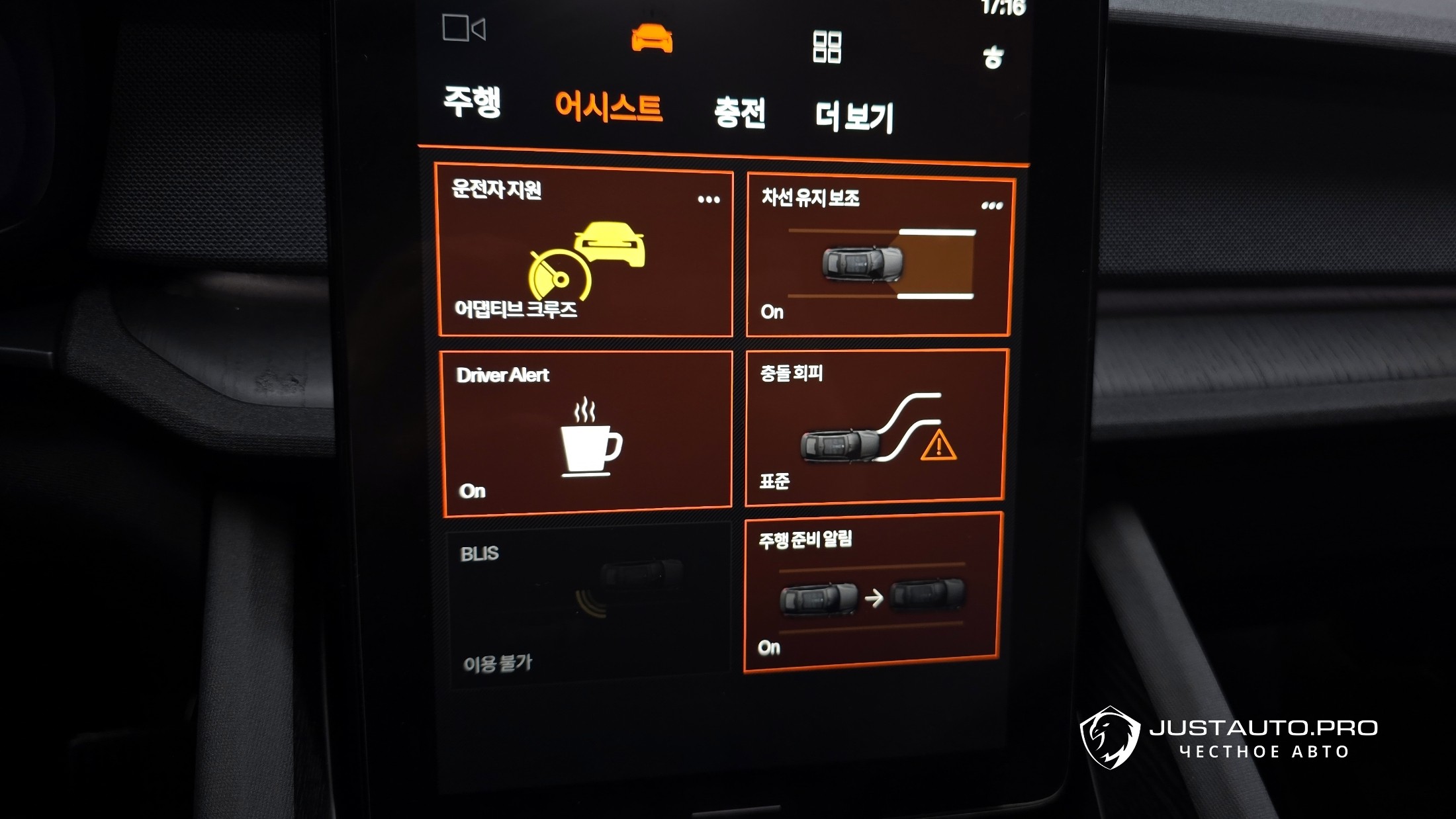Show the 더 보기 tab

[x=854, y=116]
